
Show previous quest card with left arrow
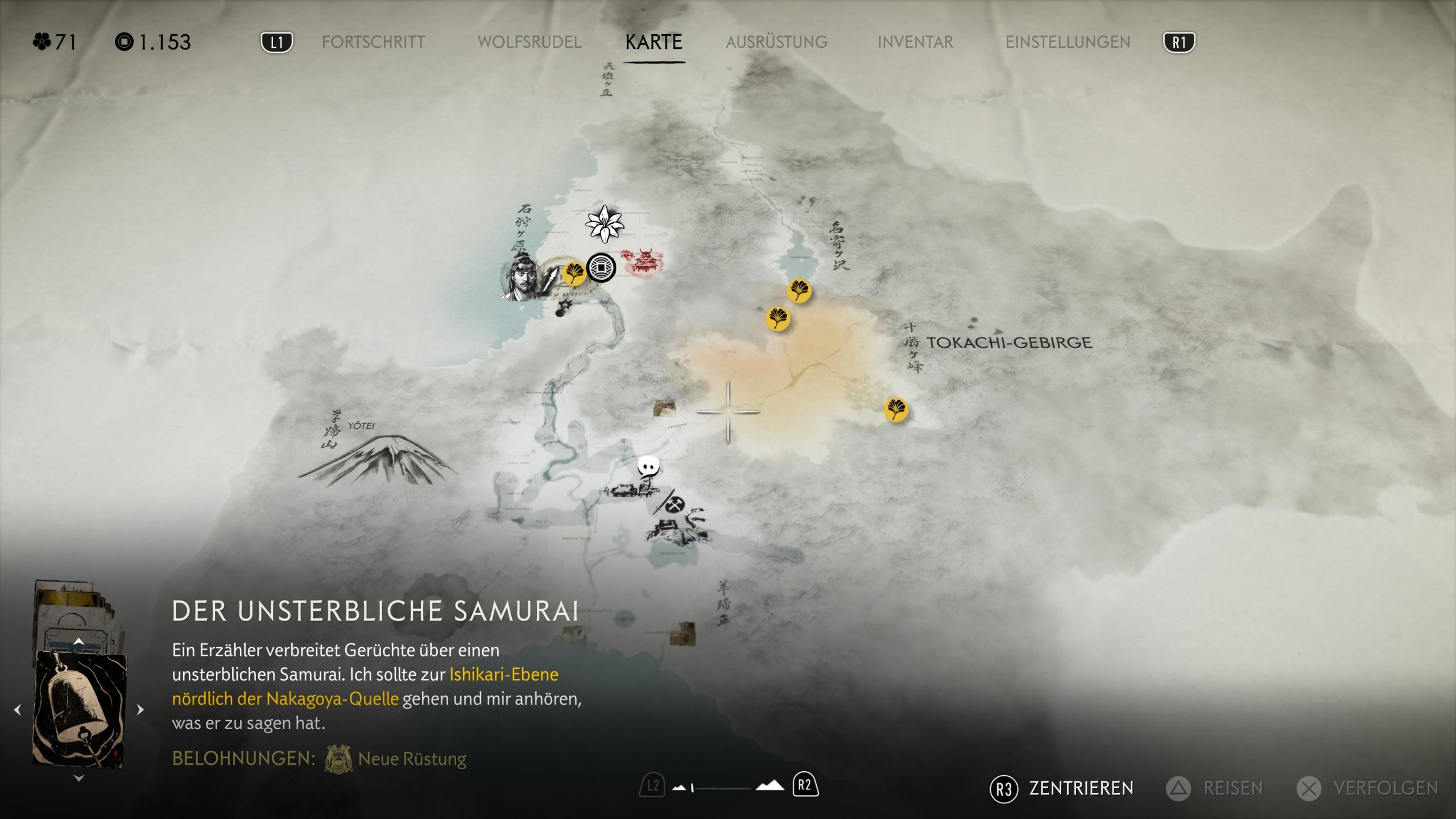(x=18, y=710)
